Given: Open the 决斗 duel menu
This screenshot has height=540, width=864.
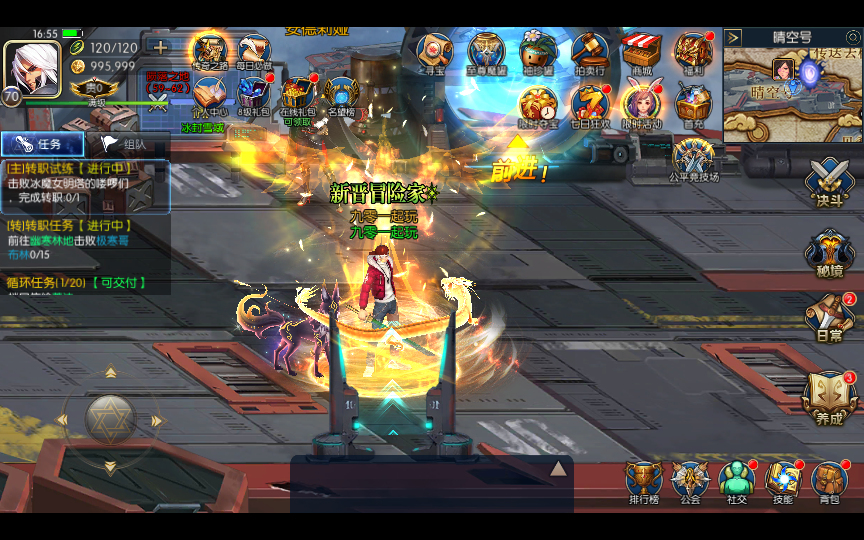Looking at the screenshot, I should [x=829, y=183].
